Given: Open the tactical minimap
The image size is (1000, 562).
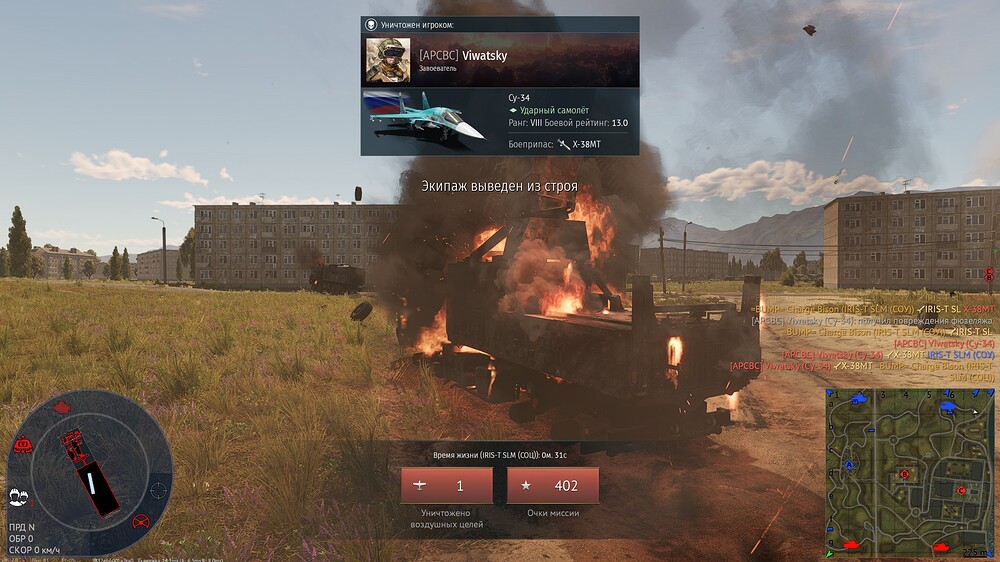Looking at the screenshot, I should [x=908, y=473].
